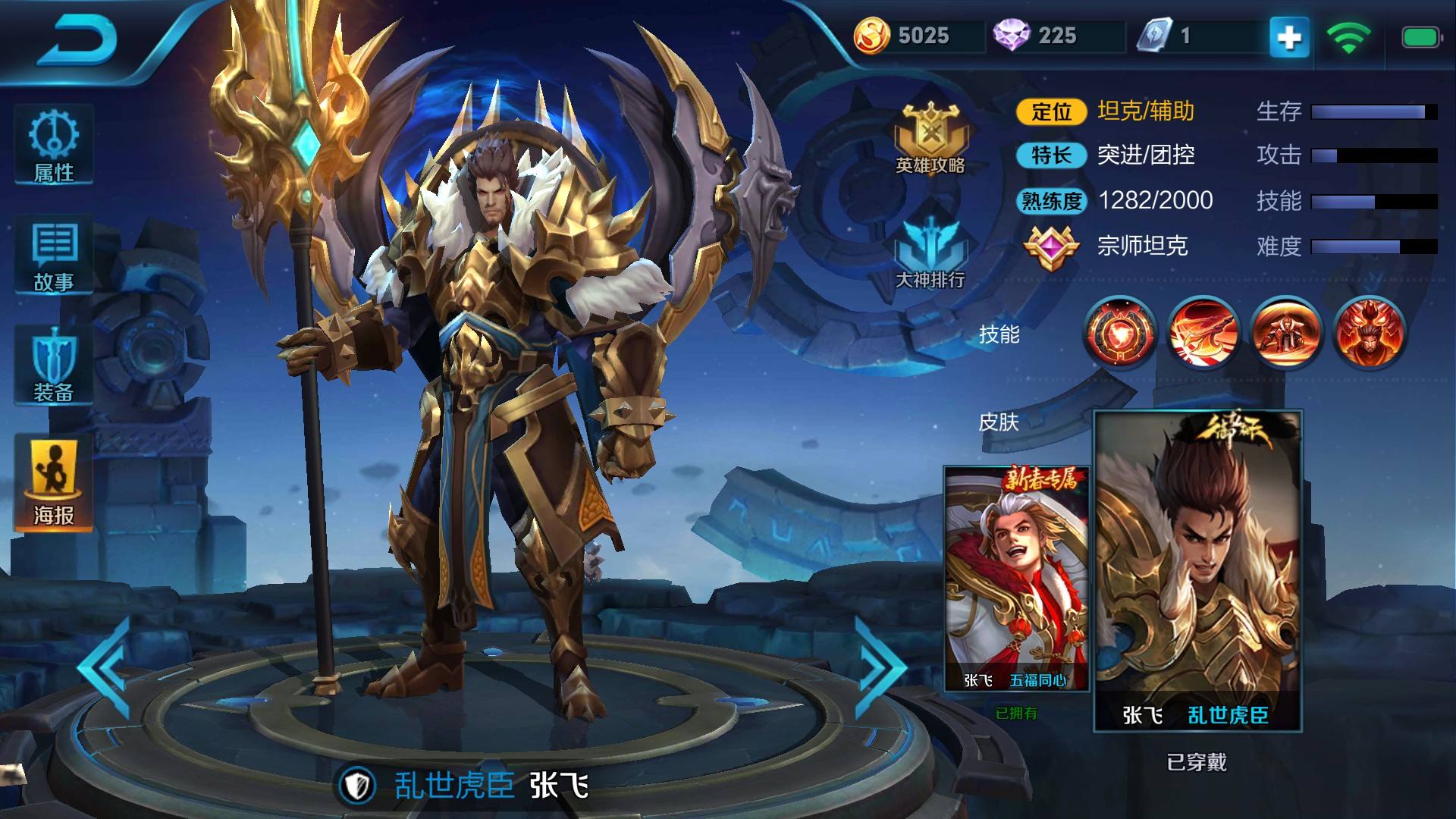Select the 海报 poster tab
This screenshot has height=819, width=1456.
coord(54,484)
